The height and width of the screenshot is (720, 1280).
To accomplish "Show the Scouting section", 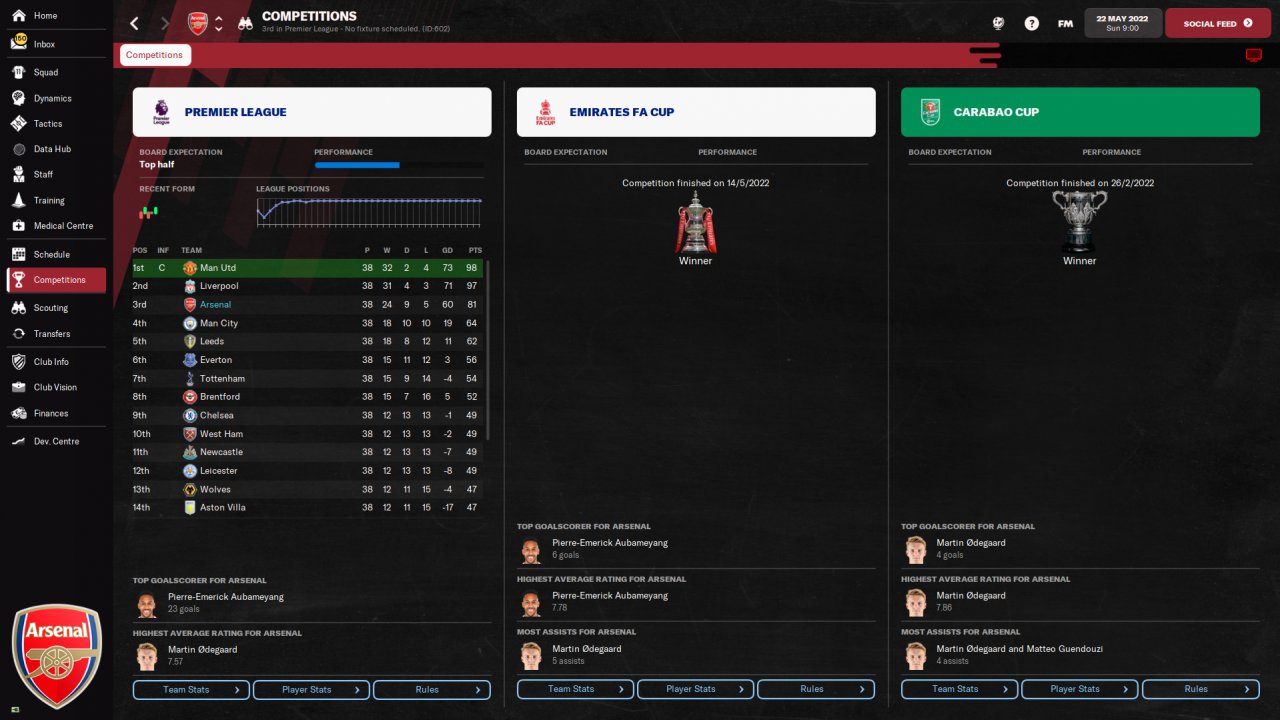I will coord(50,308).
